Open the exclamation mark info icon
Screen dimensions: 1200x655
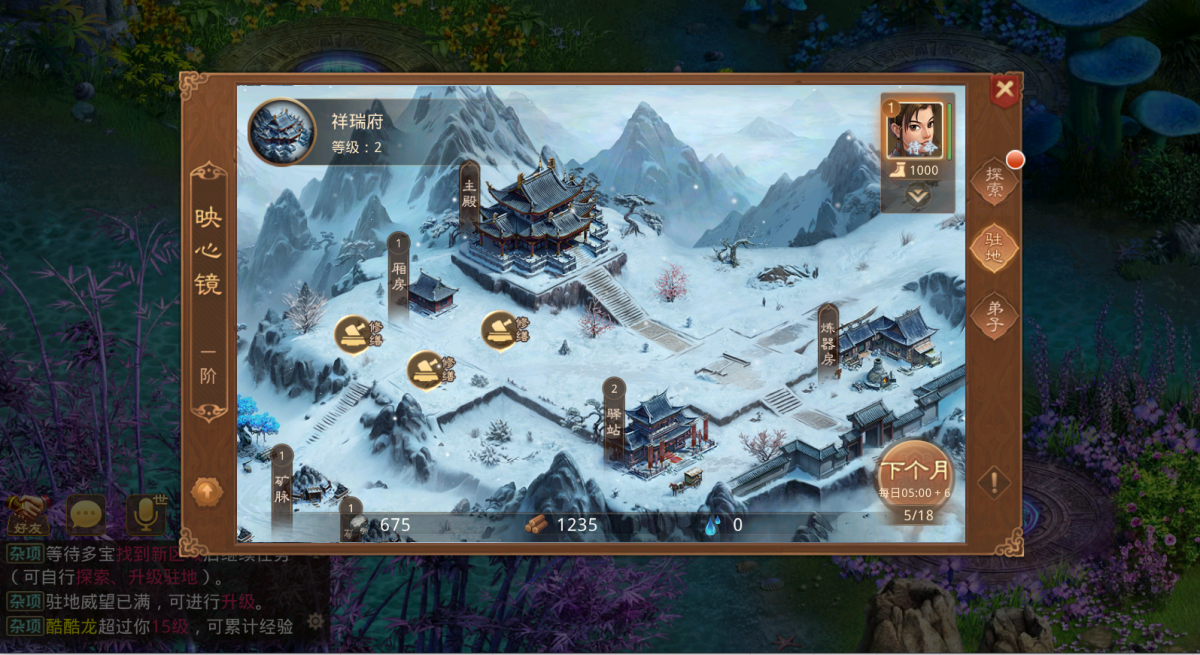coord(994,483)
